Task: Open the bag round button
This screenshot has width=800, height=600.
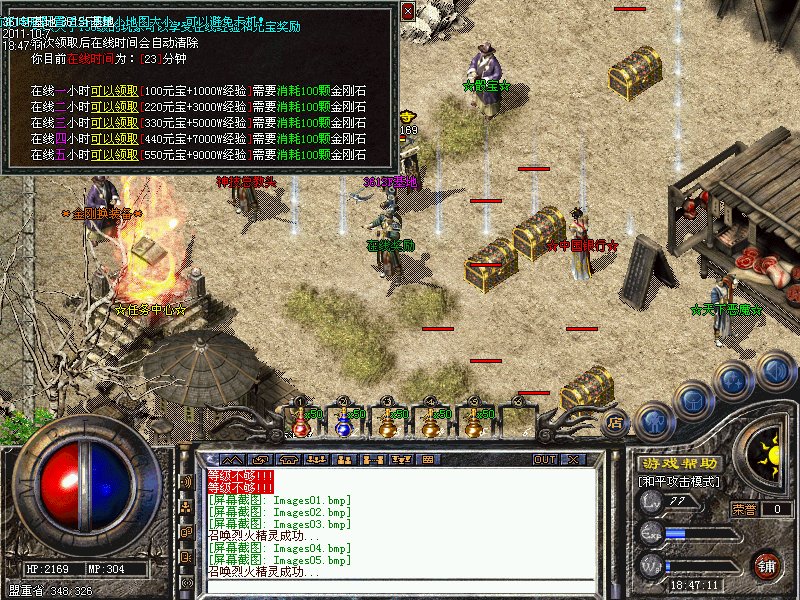Action: [x=694, y=400]
